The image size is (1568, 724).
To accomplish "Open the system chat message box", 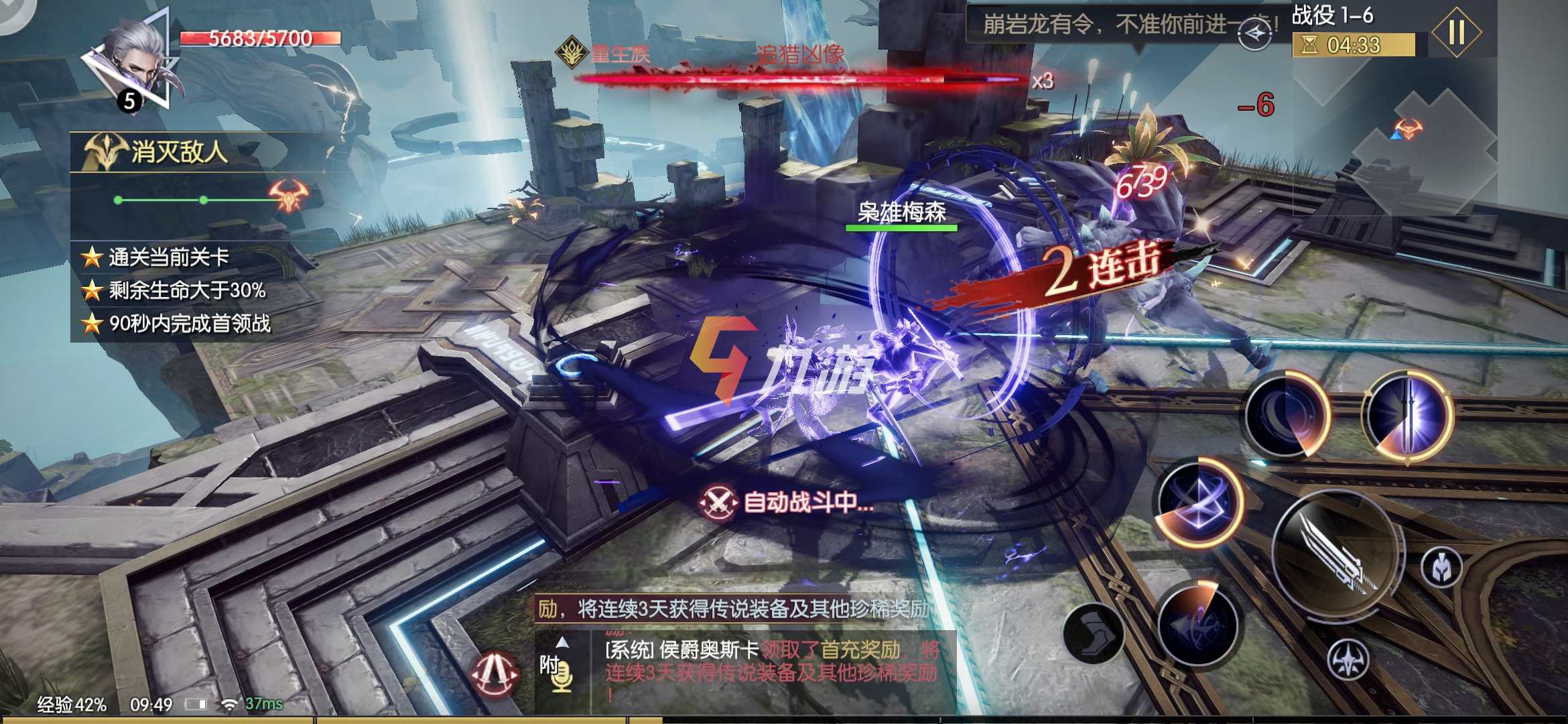I will 771,670.
